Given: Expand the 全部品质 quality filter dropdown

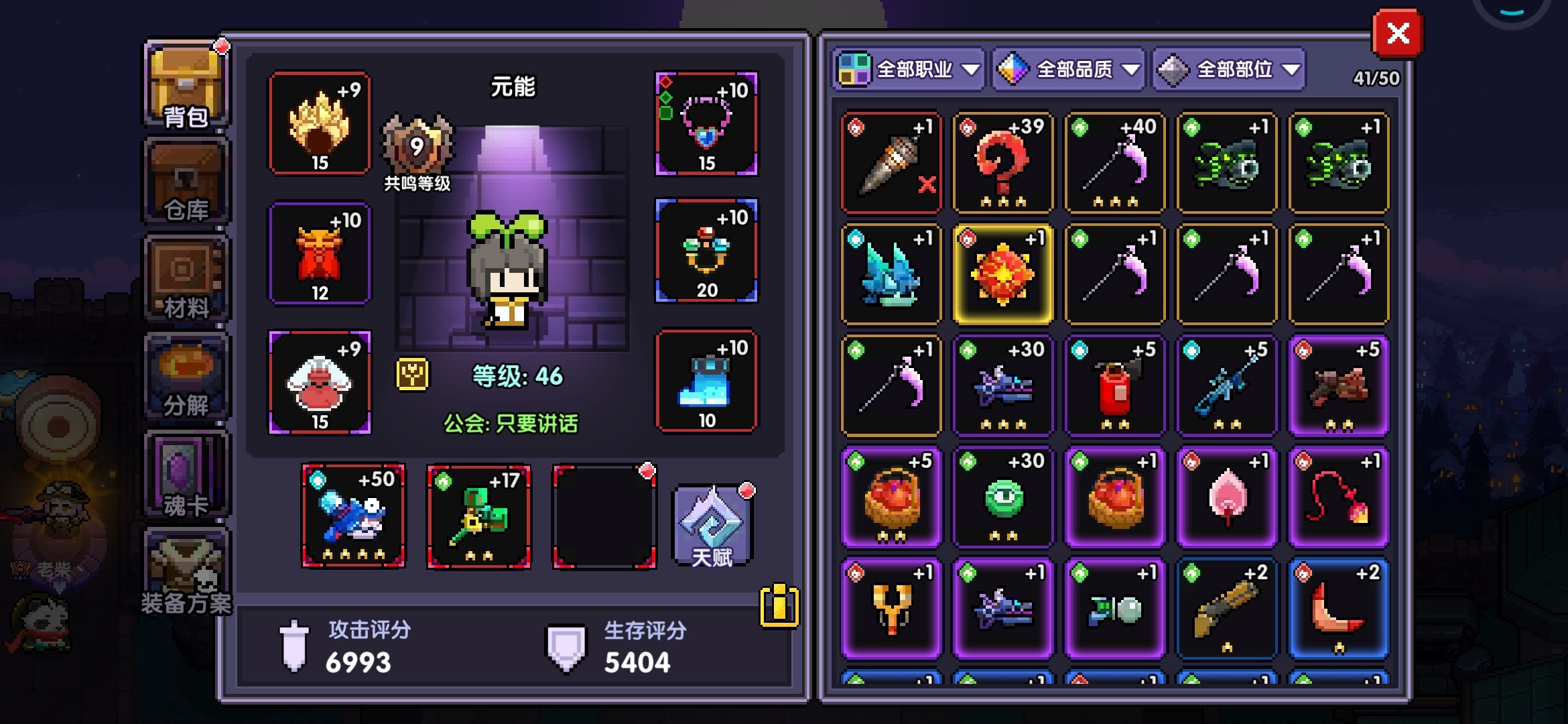Looking at the screenshot, I should coord(1069,69).
